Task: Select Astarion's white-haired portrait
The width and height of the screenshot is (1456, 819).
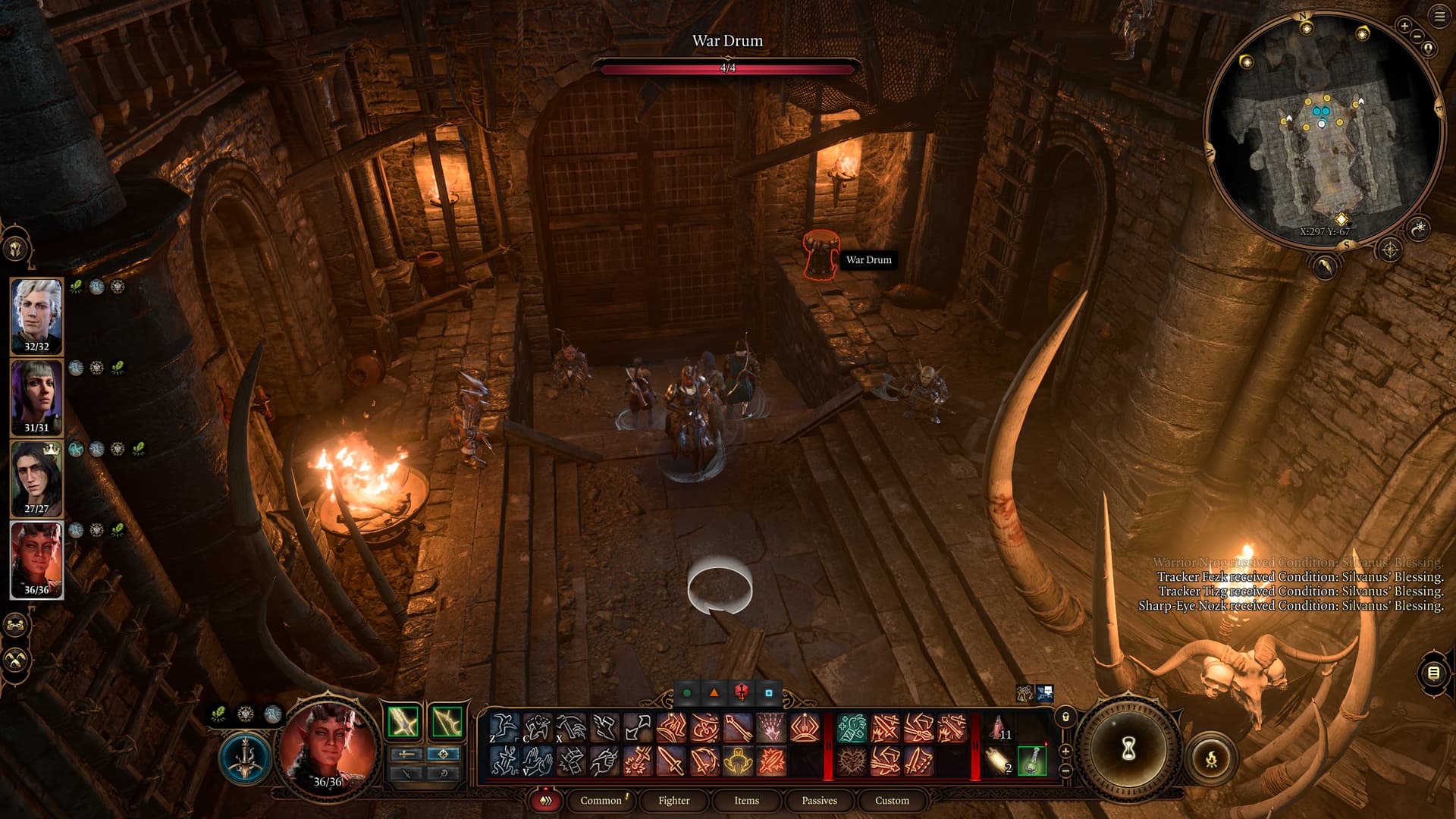Action: tap(36, 315)
